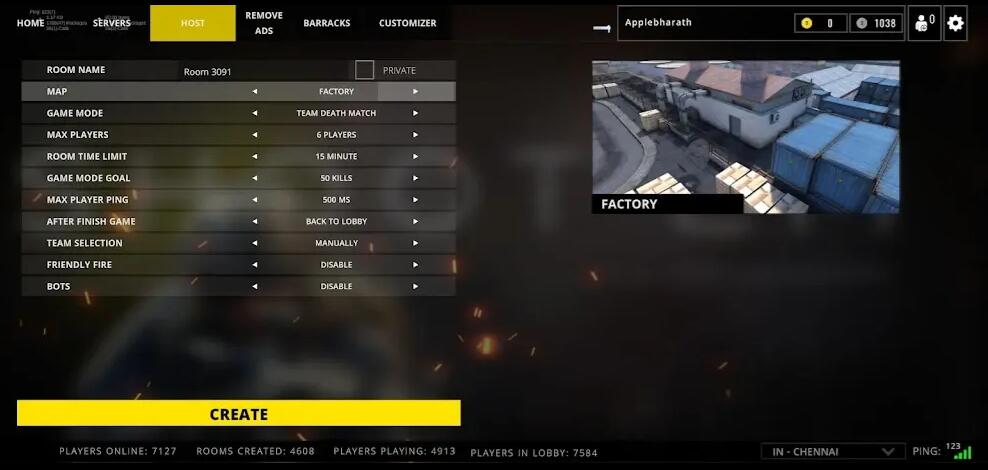Choose Remove Ads

point(264,23)
